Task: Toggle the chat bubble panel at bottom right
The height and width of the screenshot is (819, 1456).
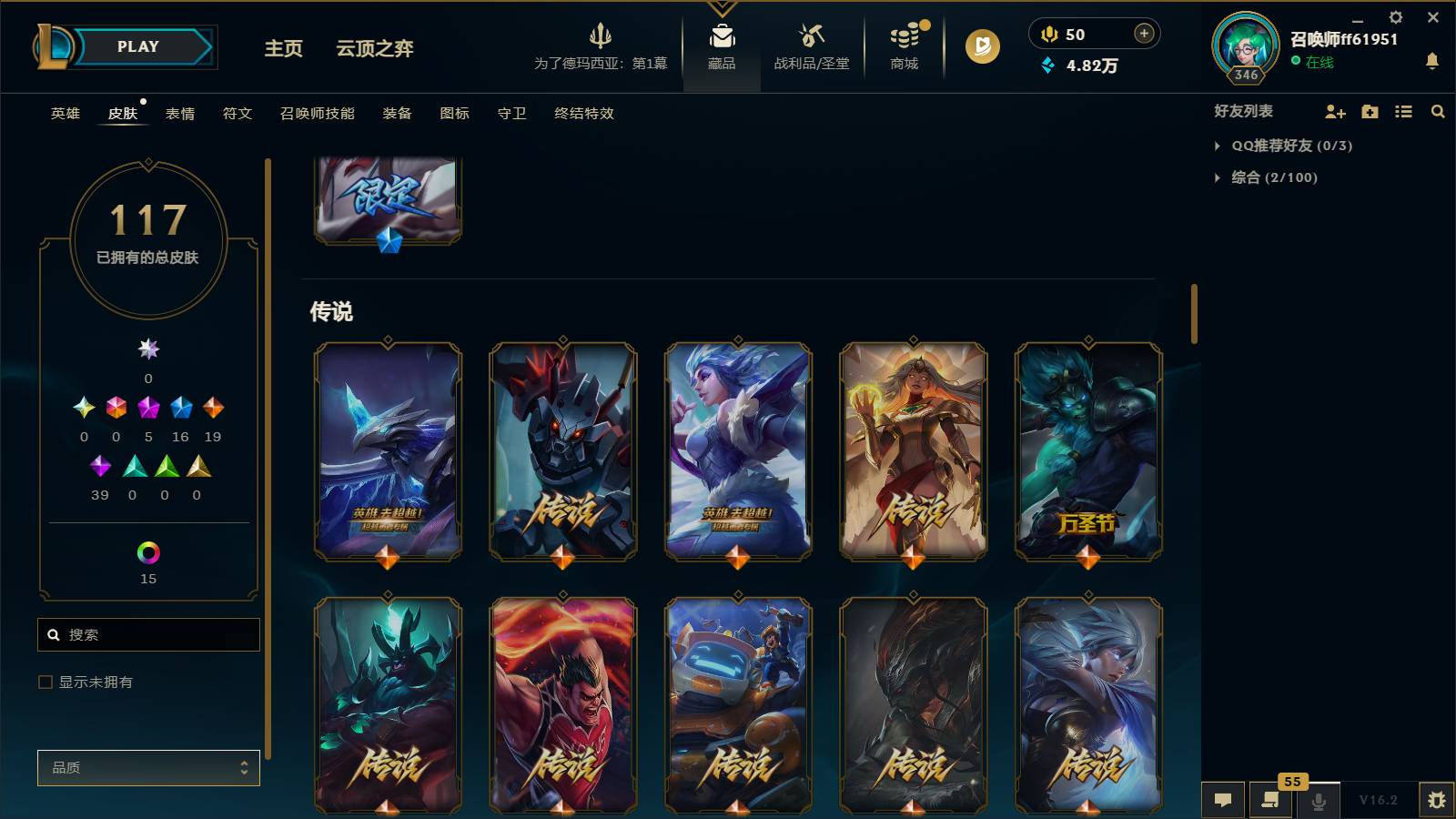Action: coord(1223,800)
